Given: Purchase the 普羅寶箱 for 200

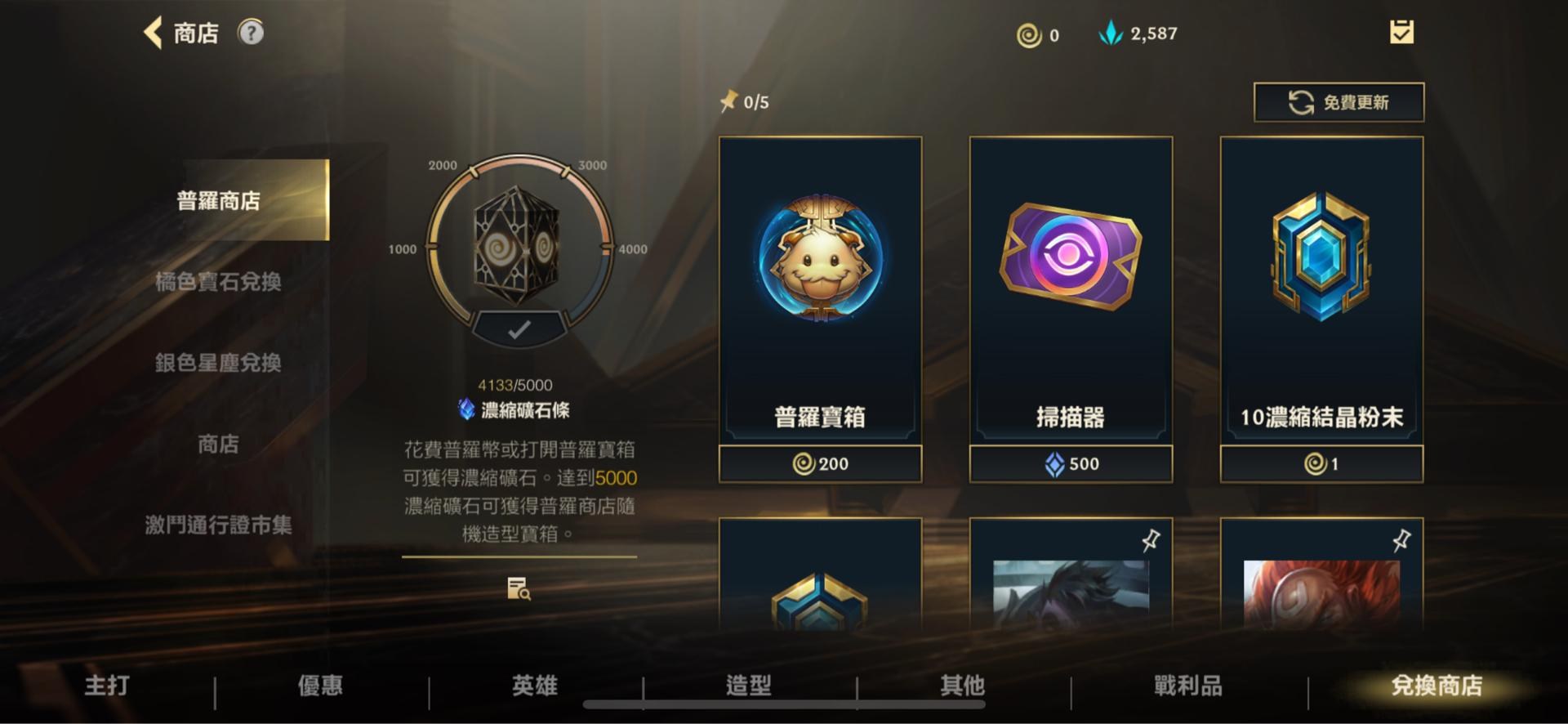Looking at the screenshot, I should coord(819,463).
